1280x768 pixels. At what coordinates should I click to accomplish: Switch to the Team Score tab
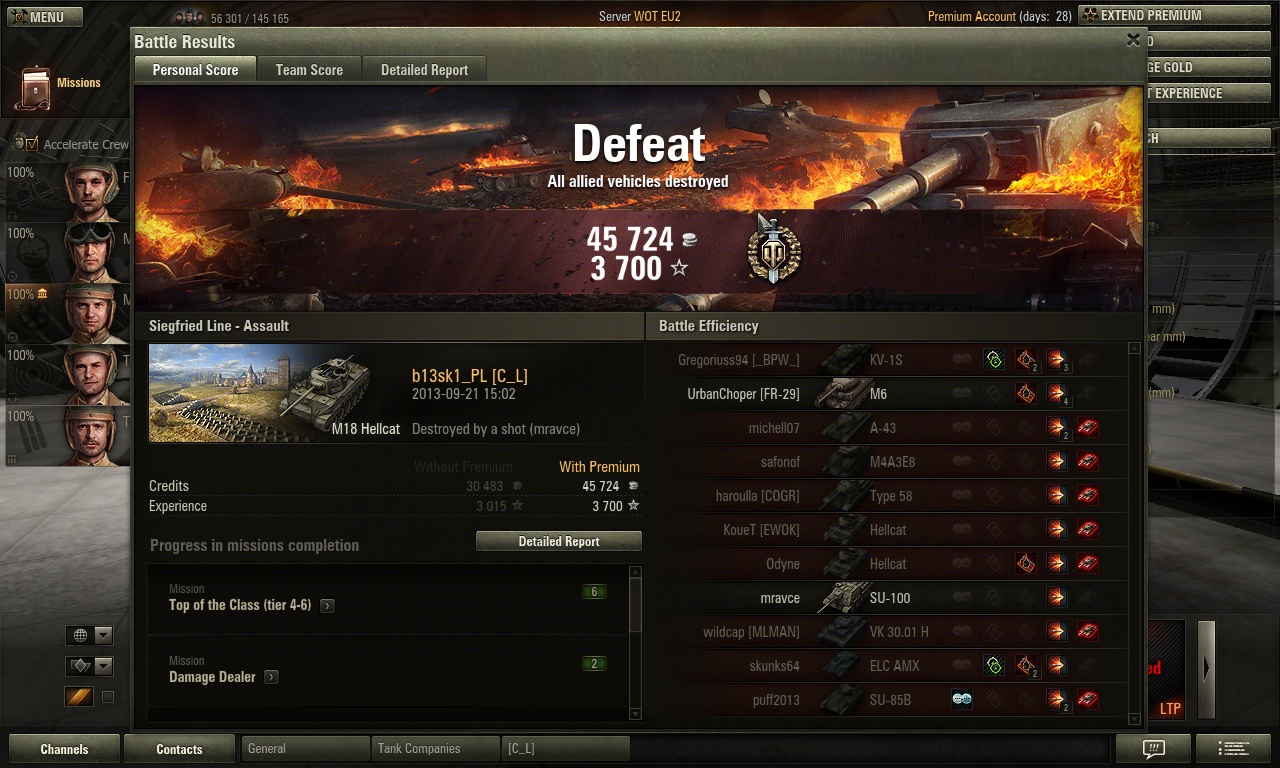point(309,70)
